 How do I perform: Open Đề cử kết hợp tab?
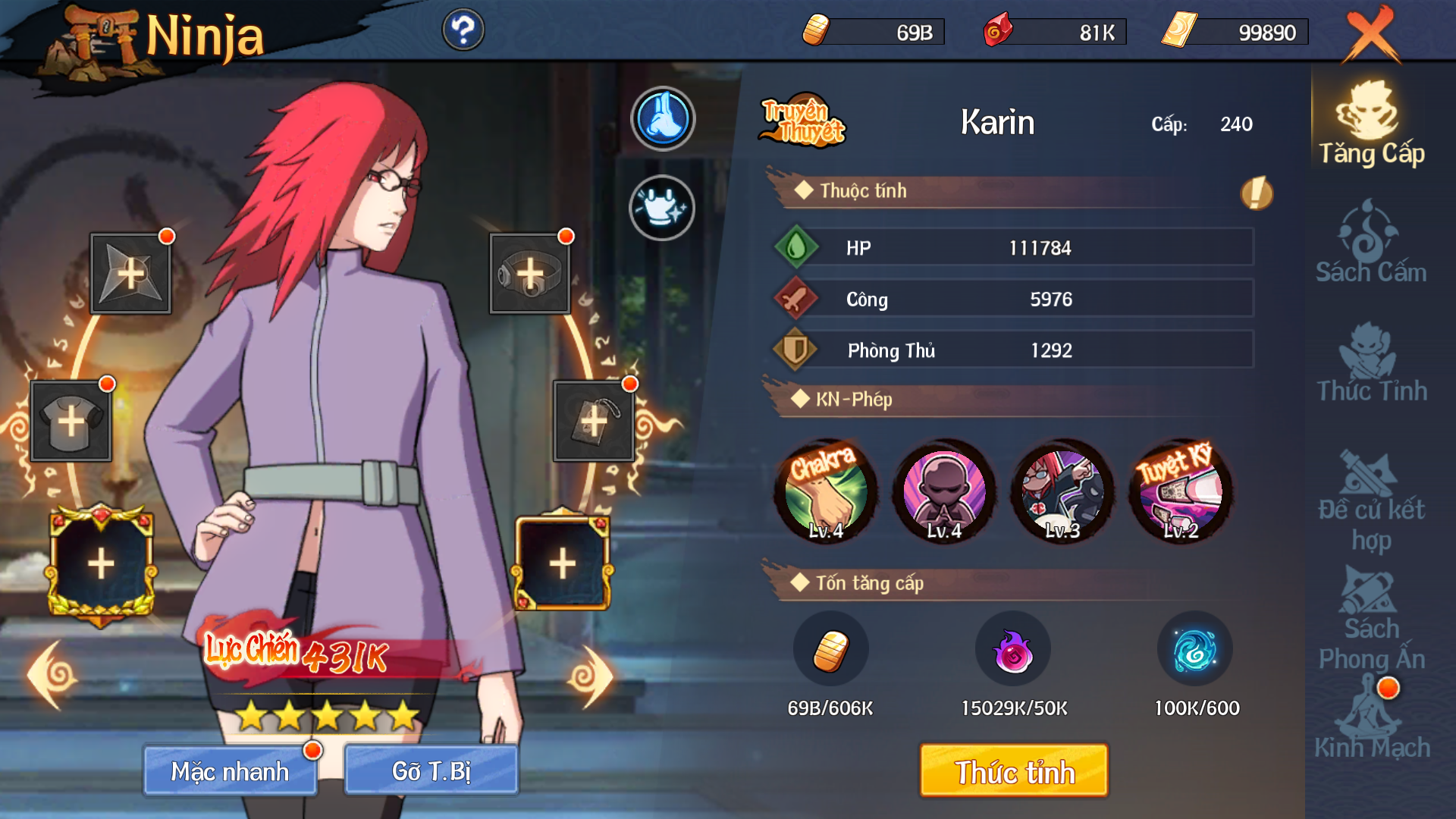click(x=1371, y=500)
